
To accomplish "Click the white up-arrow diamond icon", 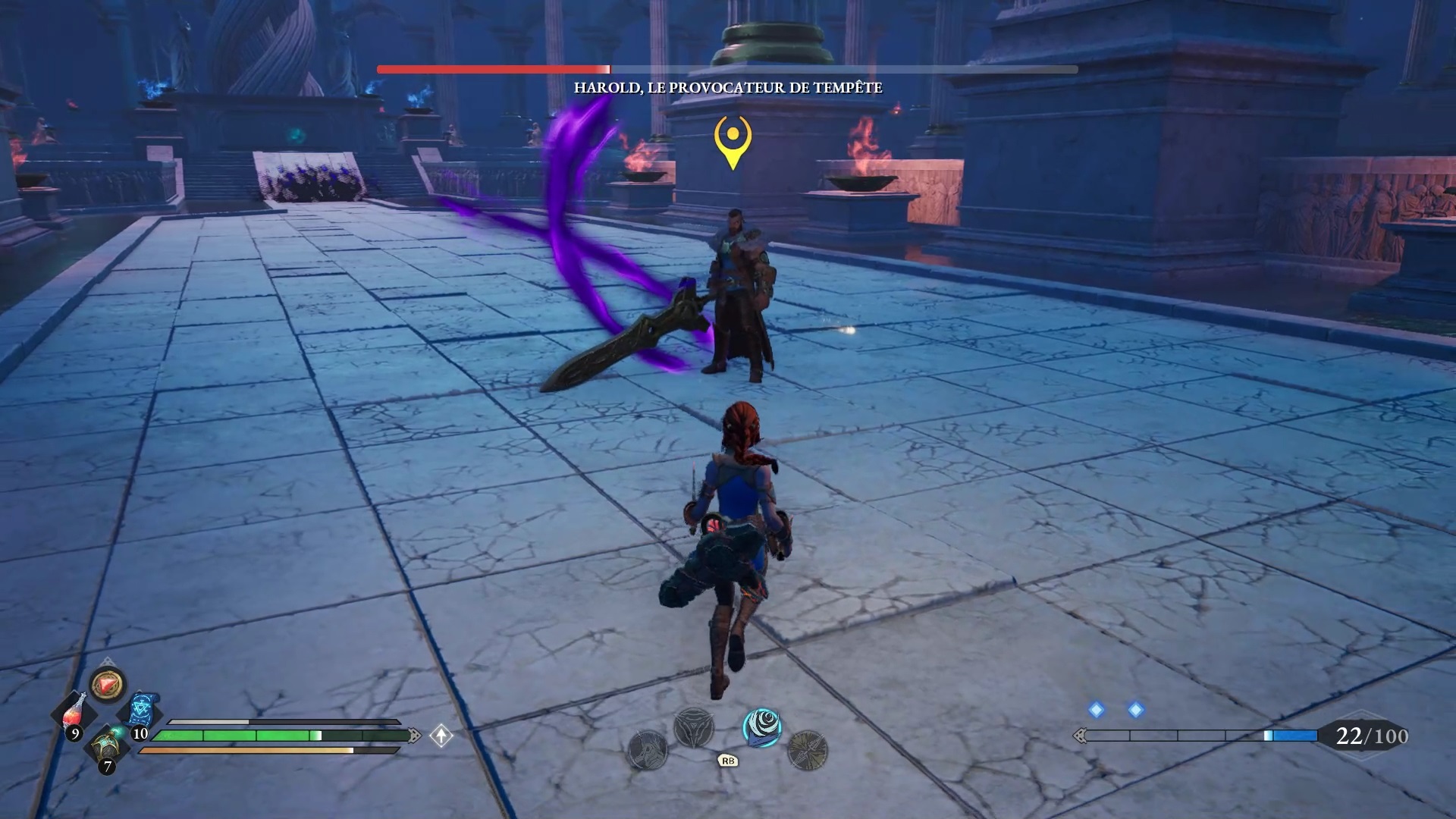I will tap(441, 735).
